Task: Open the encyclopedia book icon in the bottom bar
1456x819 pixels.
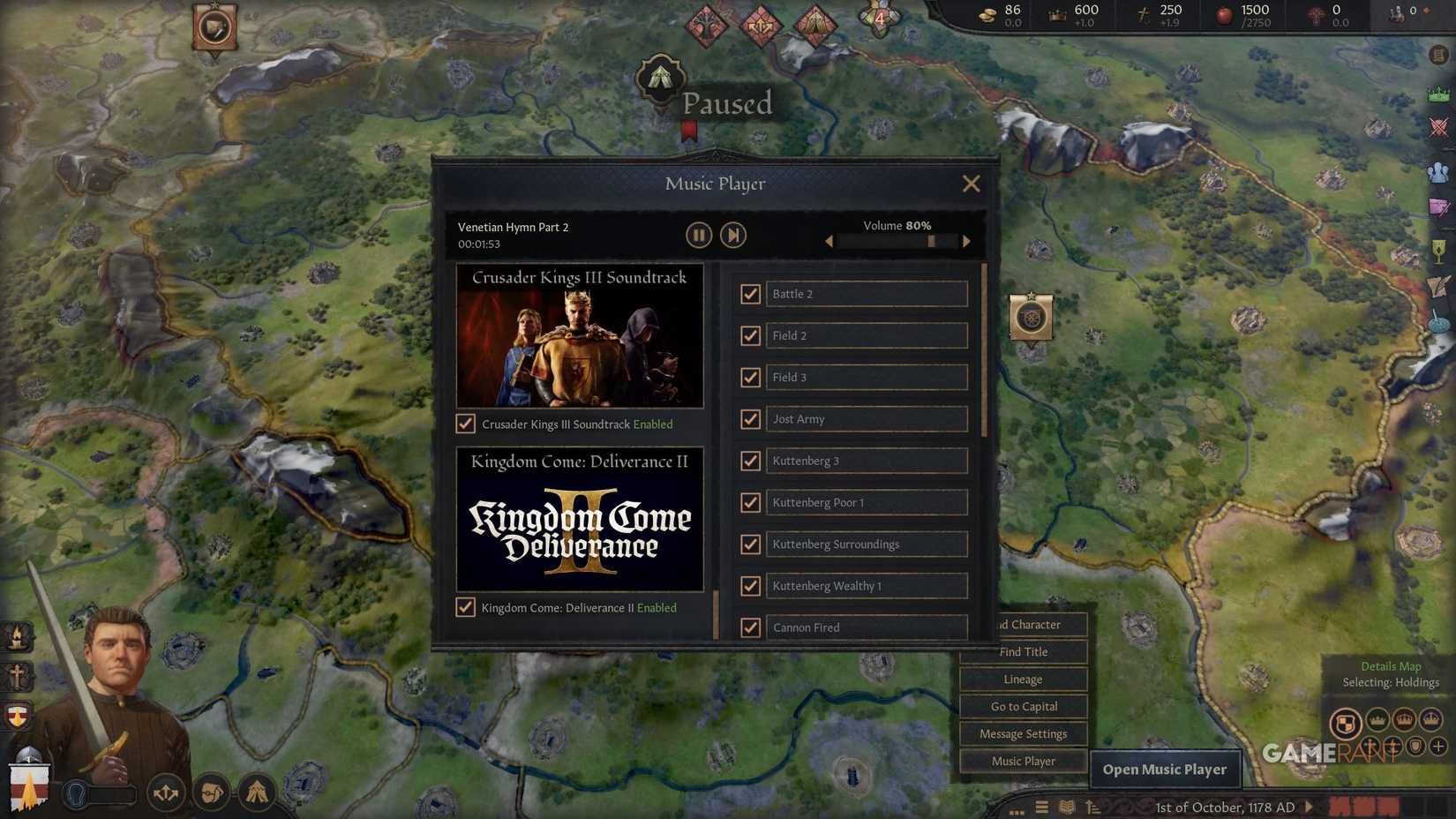Action: [x=1067, y=807]
